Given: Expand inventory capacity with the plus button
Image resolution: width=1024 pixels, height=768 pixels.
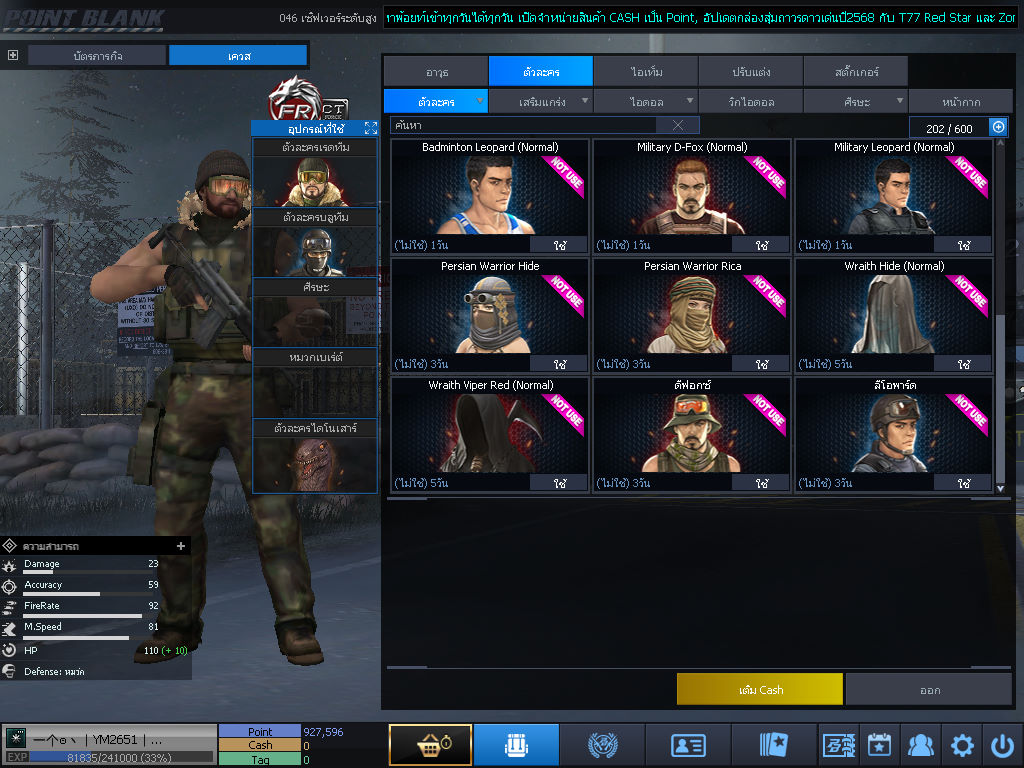Looking at the screenshot, I should (x=998, y=127).
